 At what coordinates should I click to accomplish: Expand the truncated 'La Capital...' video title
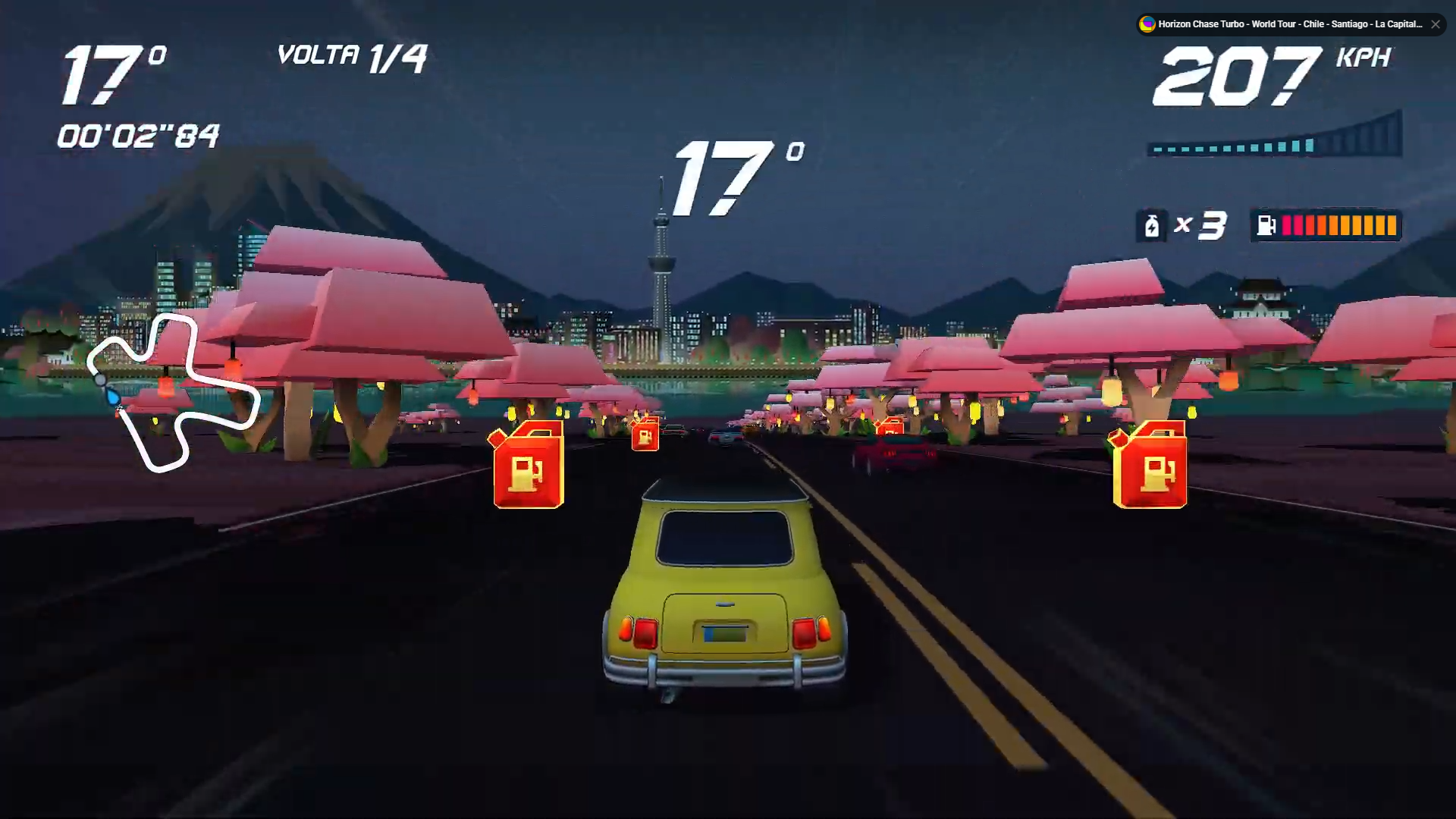tap(1399, 24)
